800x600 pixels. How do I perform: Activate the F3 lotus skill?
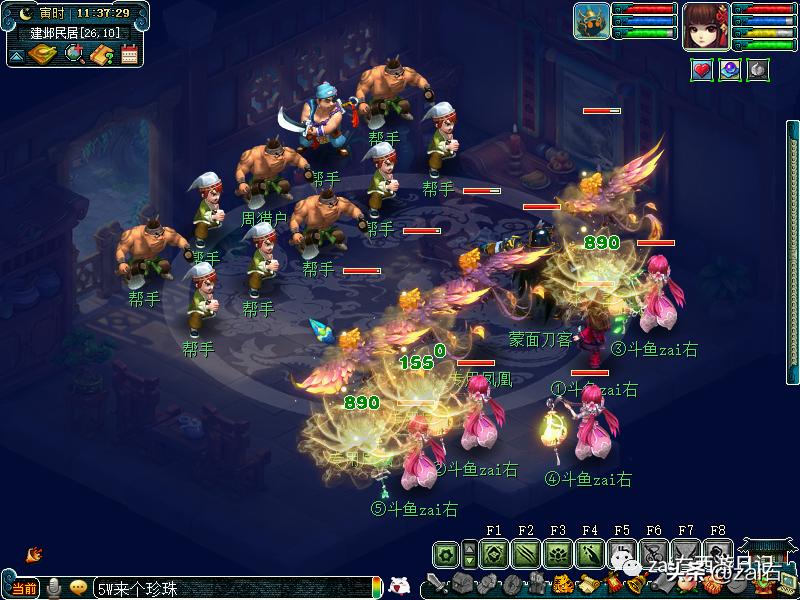pos(557,553)
